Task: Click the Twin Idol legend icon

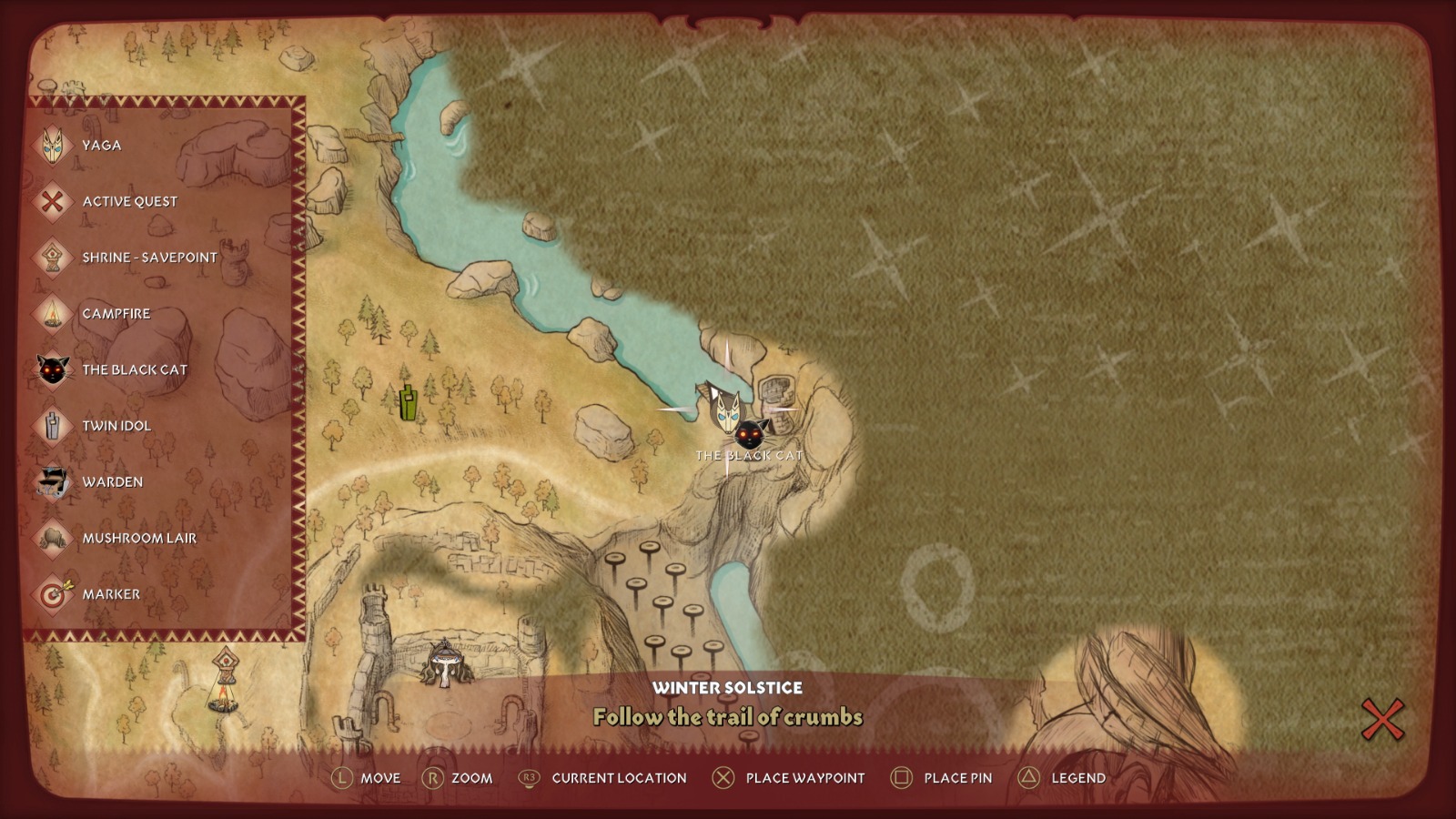Action: point(52,426)
